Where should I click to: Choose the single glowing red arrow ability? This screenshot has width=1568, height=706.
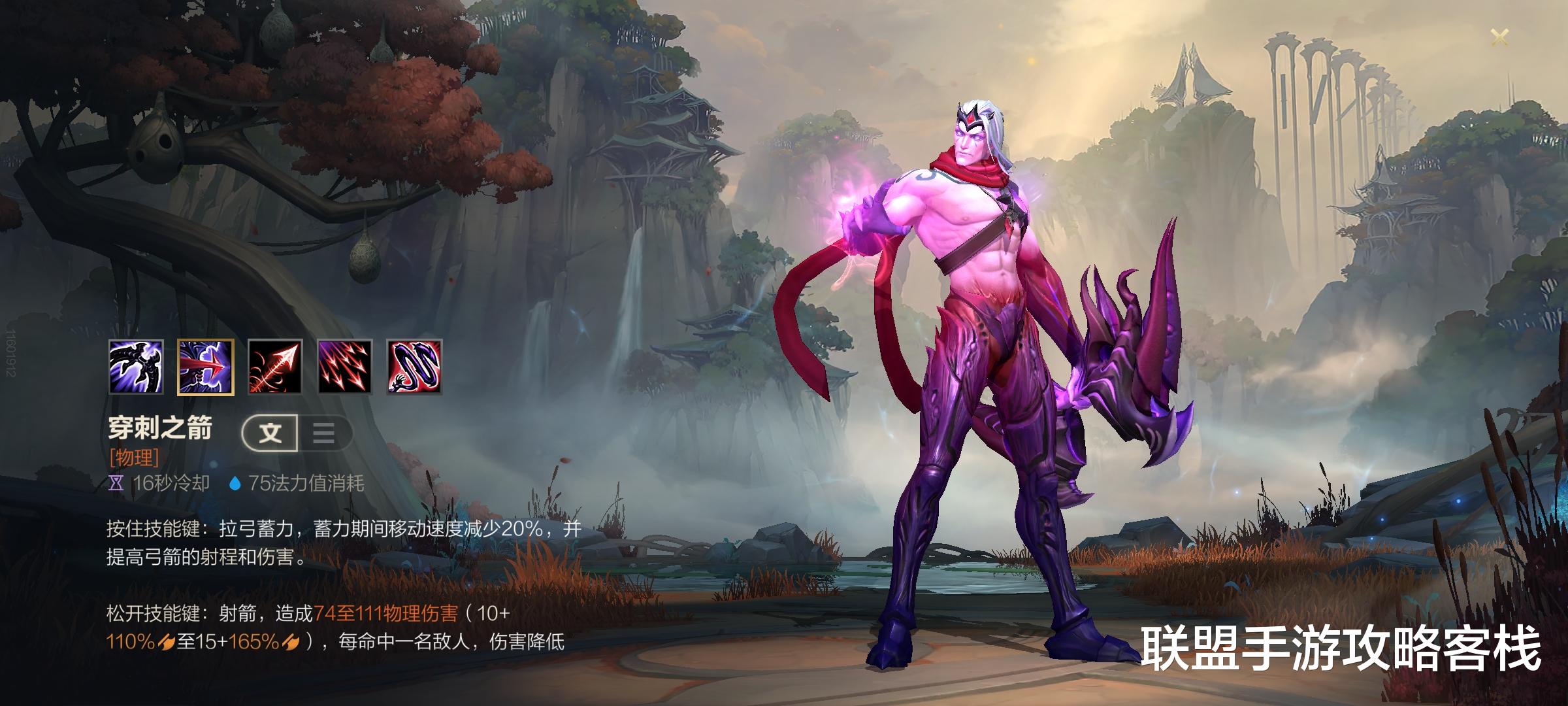click(275, 367)
